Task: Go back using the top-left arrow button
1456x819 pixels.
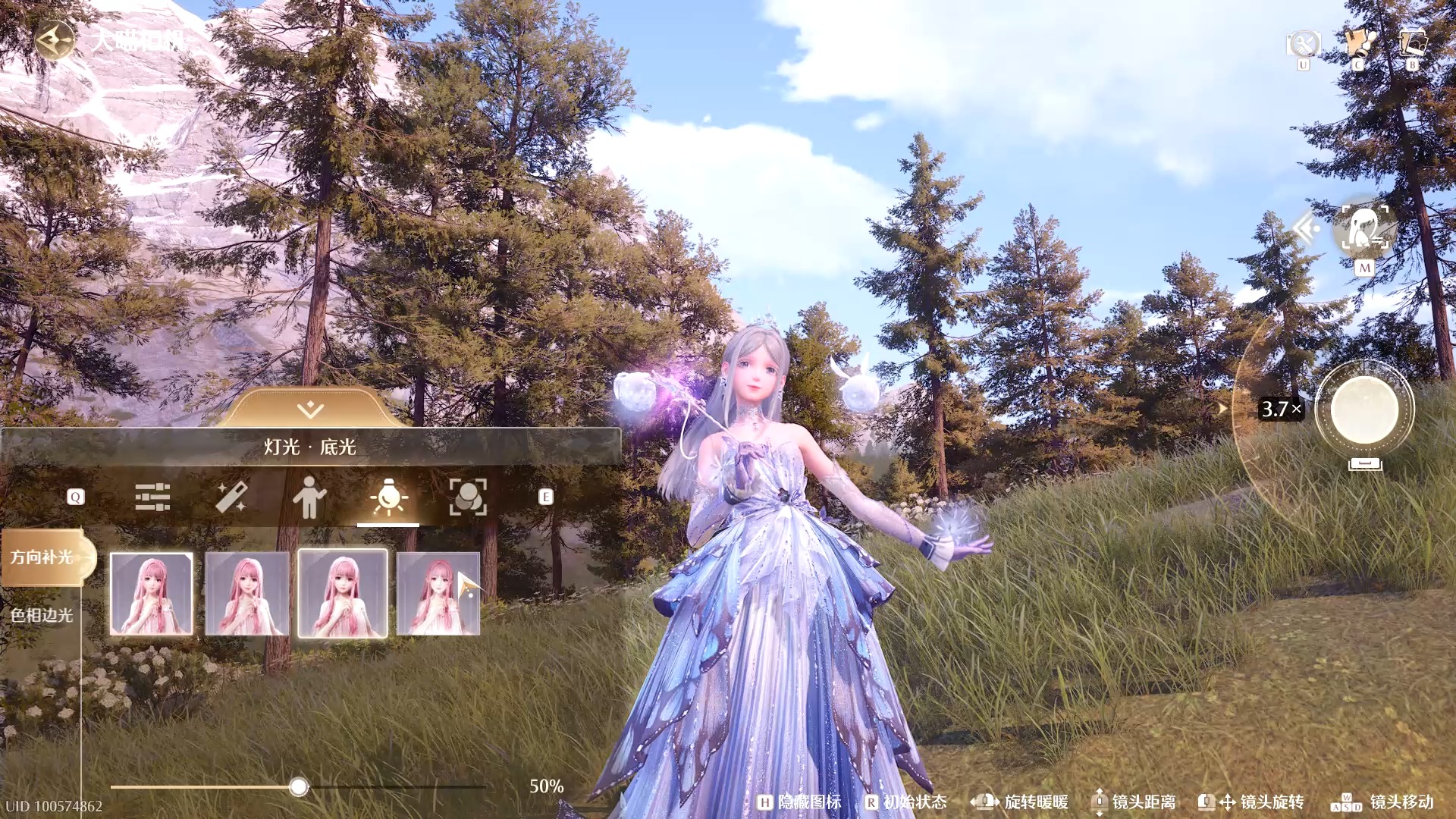Action: coord(54,39)
